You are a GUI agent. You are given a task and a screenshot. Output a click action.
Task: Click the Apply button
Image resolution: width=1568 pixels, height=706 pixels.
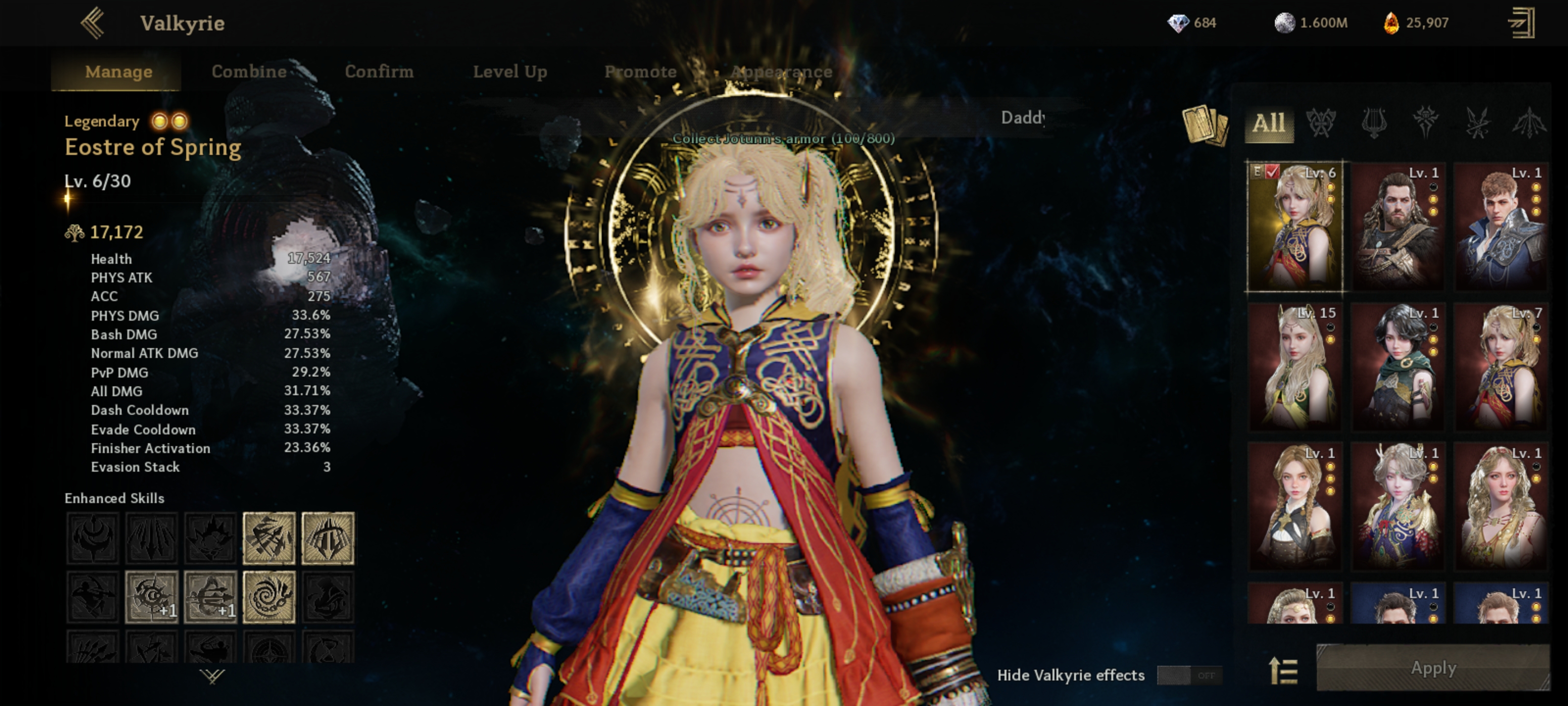[1432, 668]
